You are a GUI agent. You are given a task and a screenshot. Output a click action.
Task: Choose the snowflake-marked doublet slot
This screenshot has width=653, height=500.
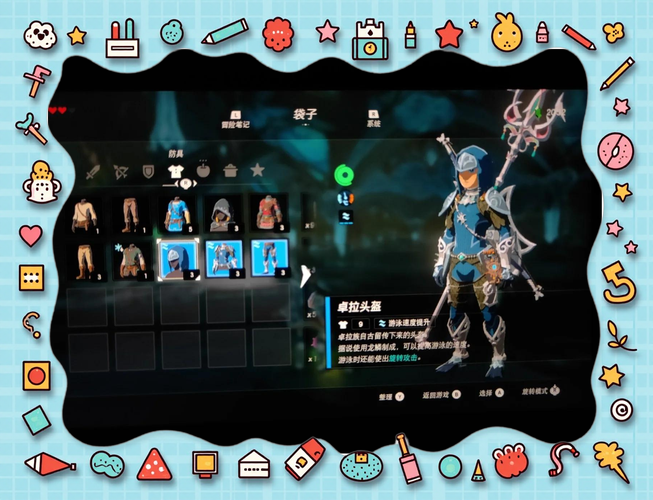click(131, 259)
